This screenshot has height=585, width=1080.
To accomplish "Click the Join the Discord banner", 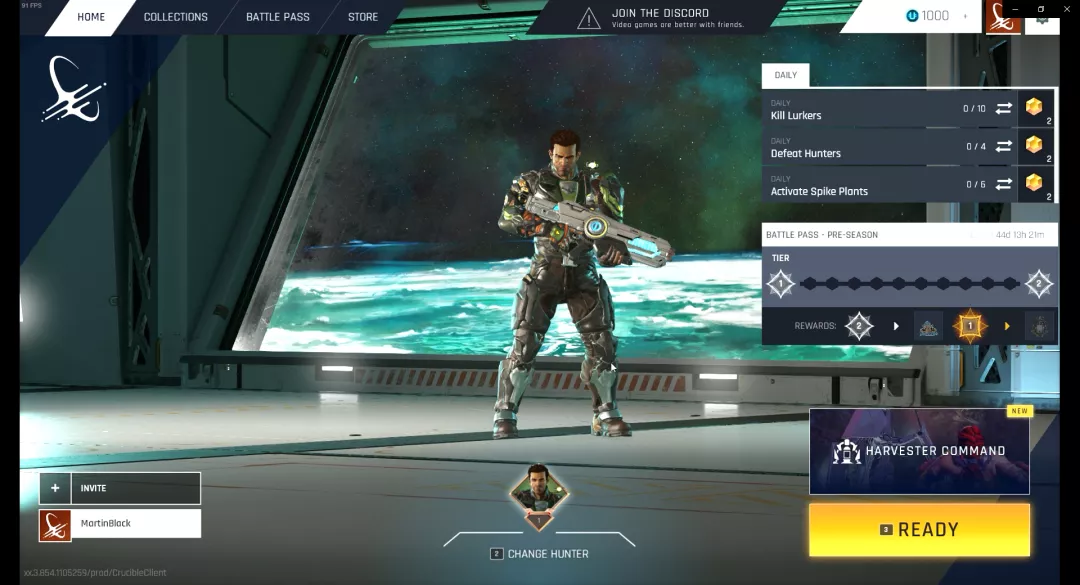I will click(x=660, y=17).
